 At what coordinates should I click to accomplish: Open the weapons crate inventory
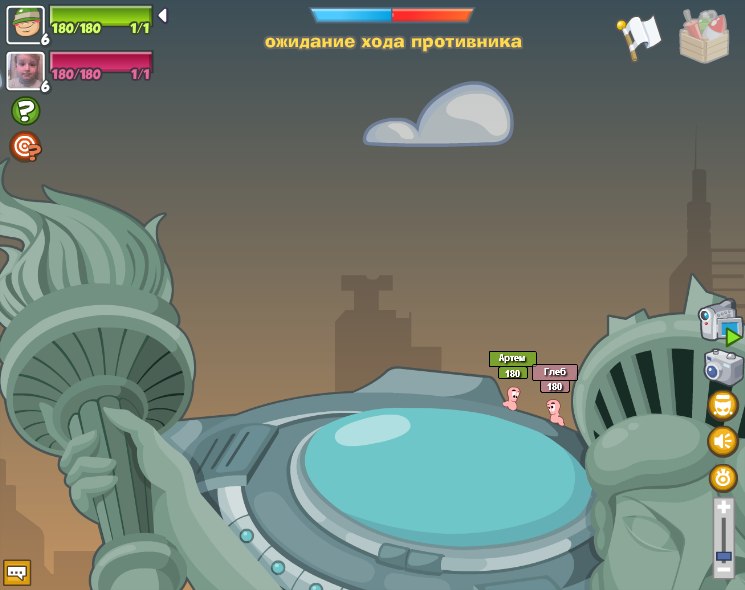[x=704, y=37]
